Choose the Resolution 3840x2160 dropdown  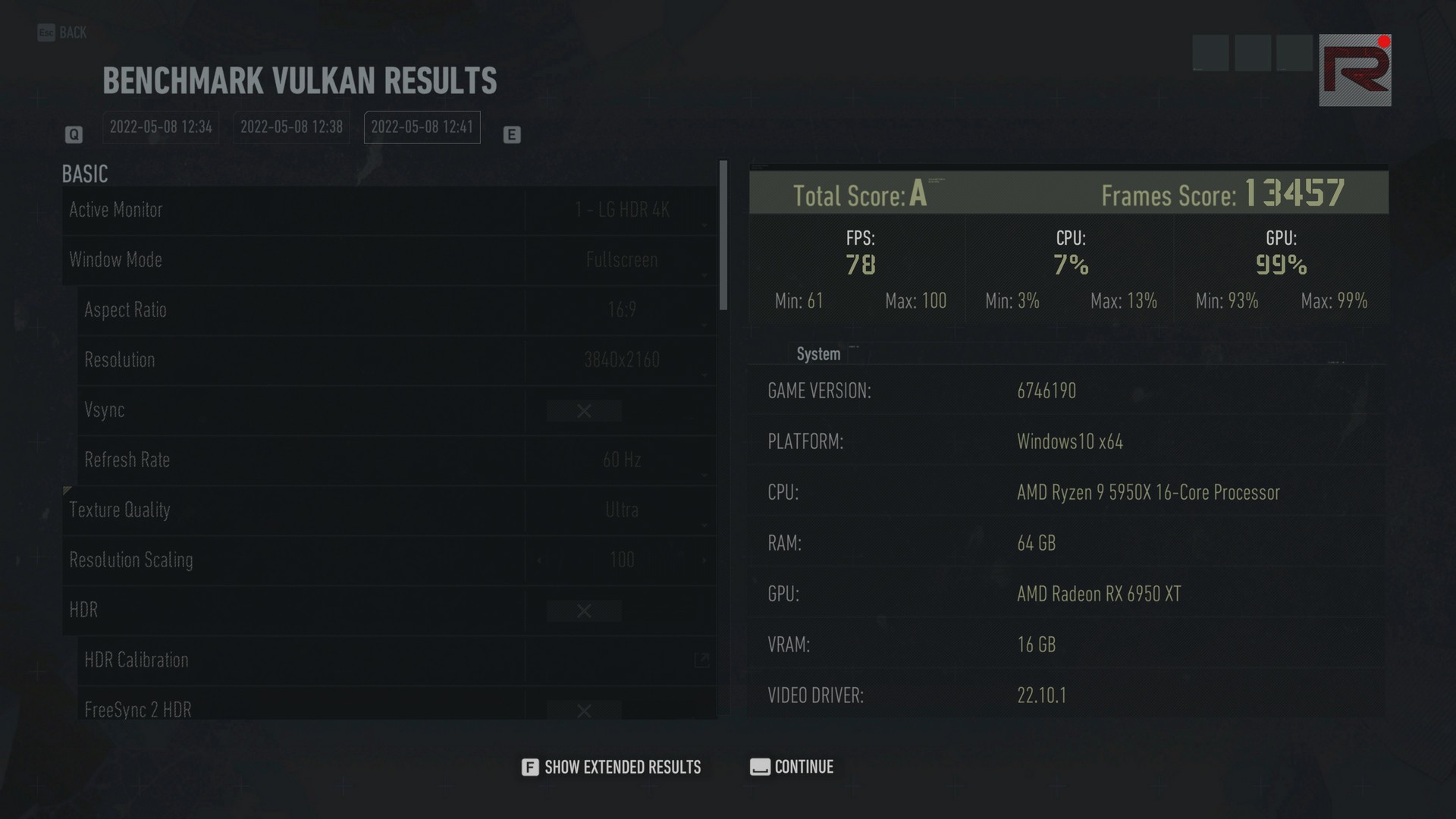click(x=621, y=360)
